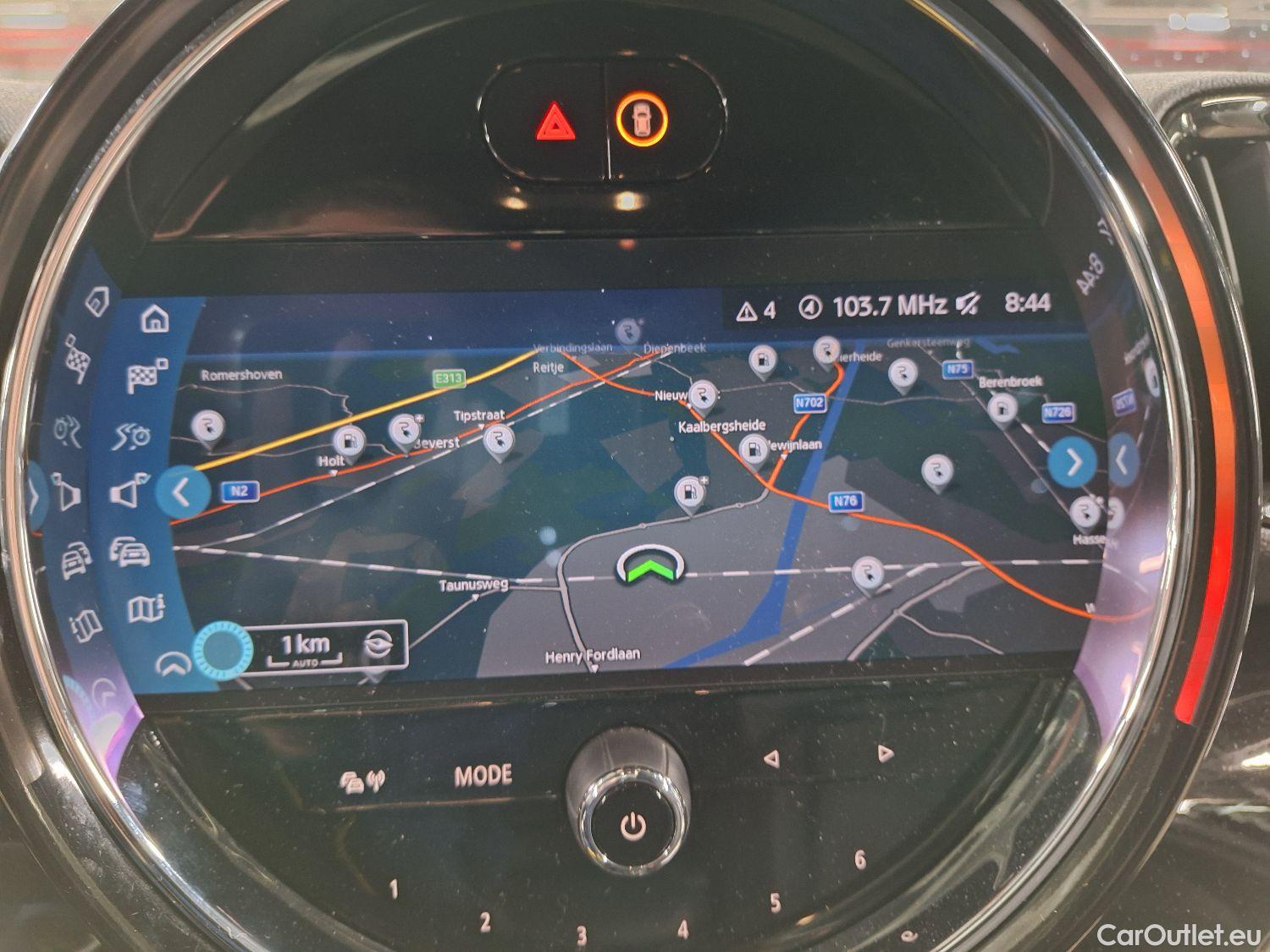
Task: Show traffic info via the two-cars icon
Action: click(x=130, y=552)
